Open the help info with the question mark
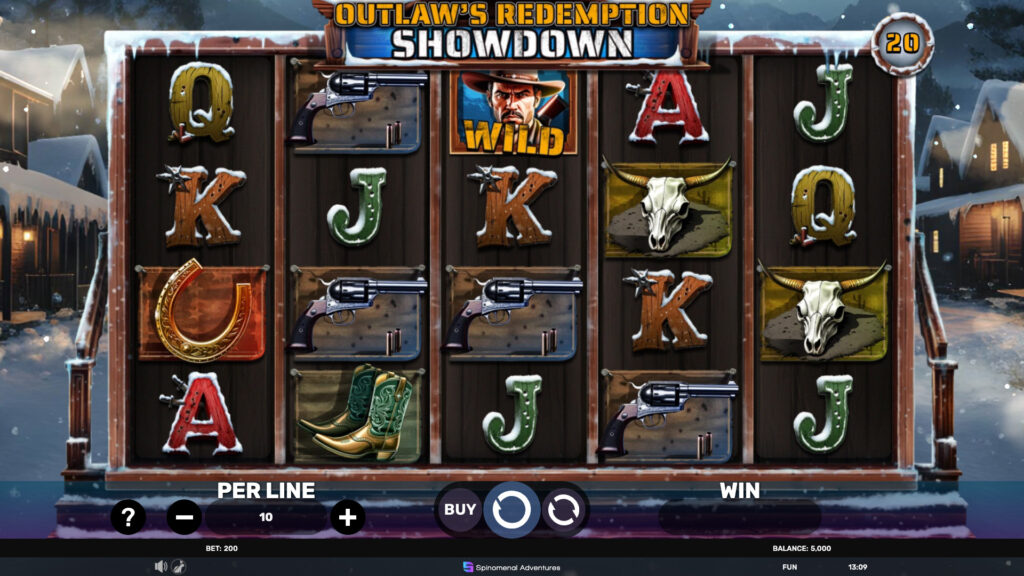 point(128,517)
